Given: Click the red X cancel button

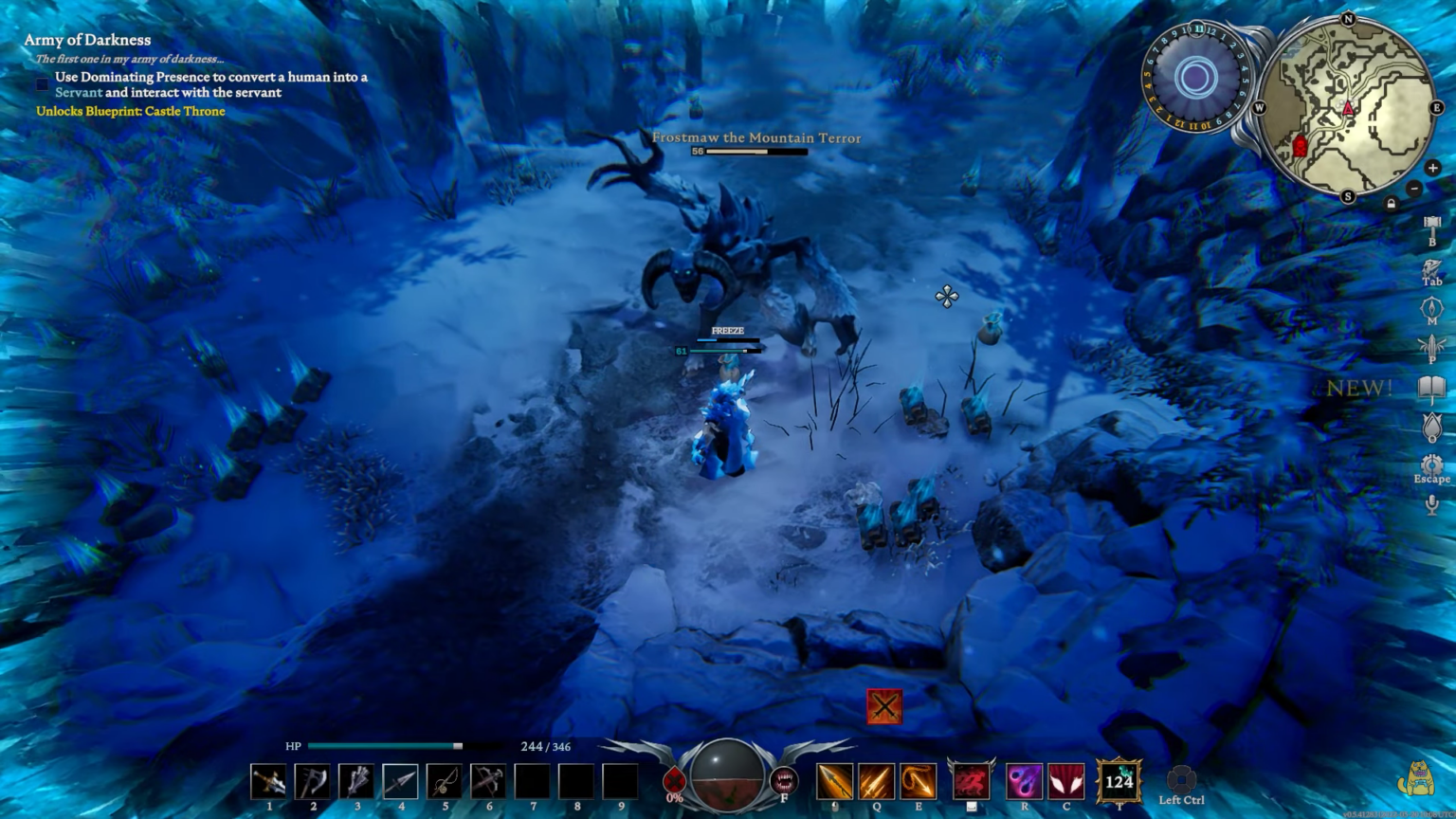Looking at the screenshot, I should (883, 705).
